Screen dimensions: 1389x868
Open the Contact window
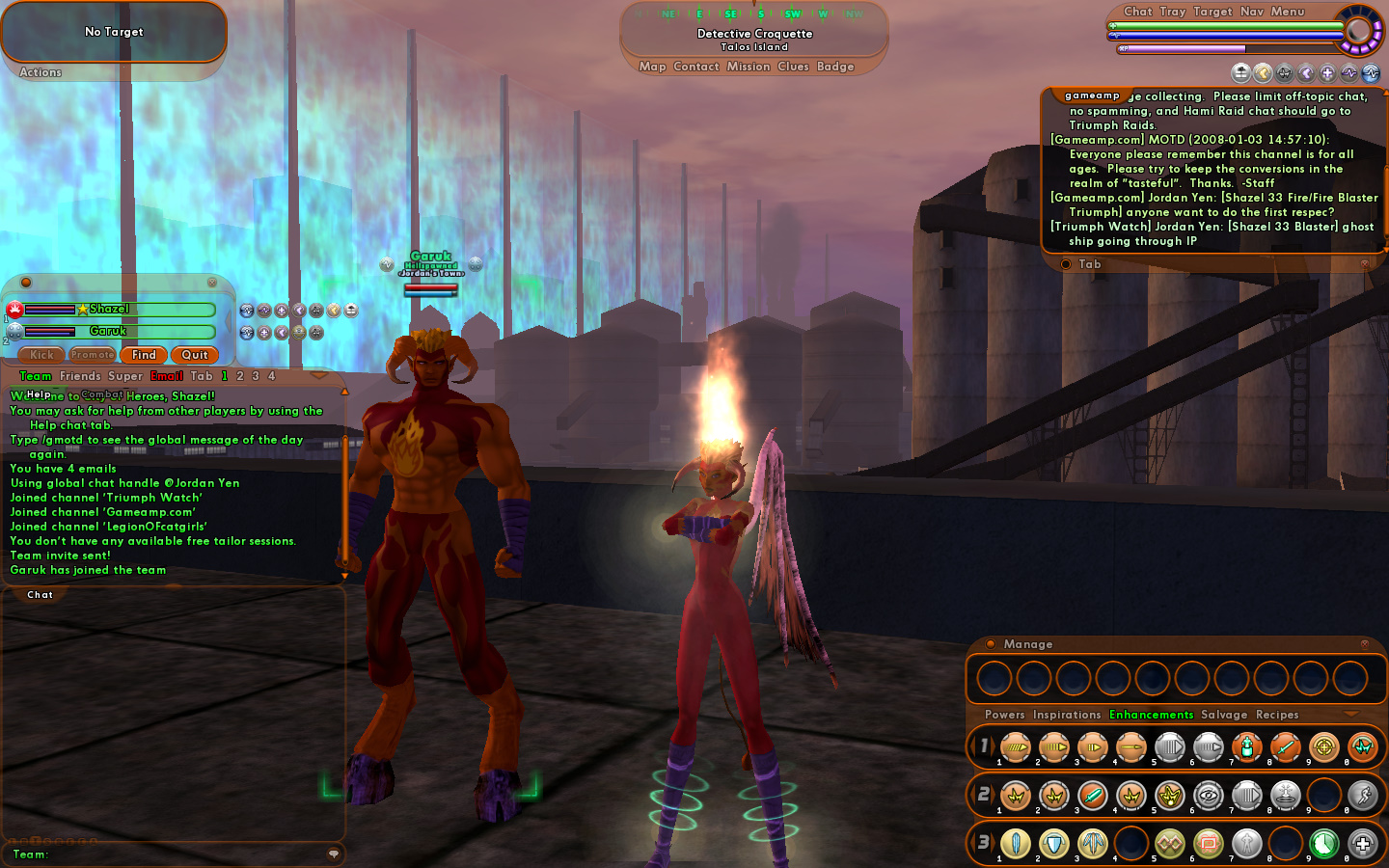[x=696, y=67]
